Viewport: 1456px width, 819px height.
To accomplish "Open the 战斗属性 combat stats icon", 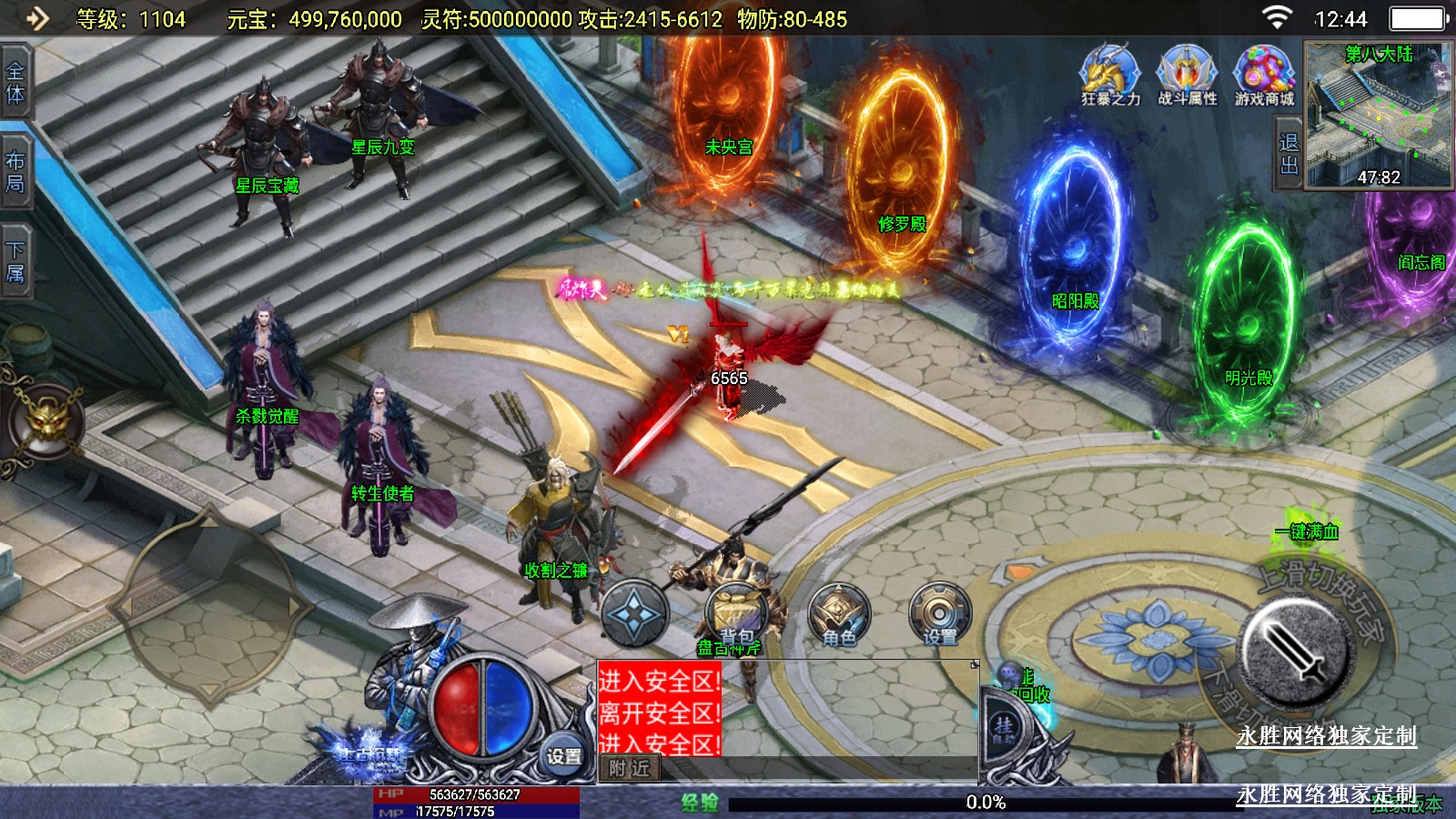I will click(1187, 75).
